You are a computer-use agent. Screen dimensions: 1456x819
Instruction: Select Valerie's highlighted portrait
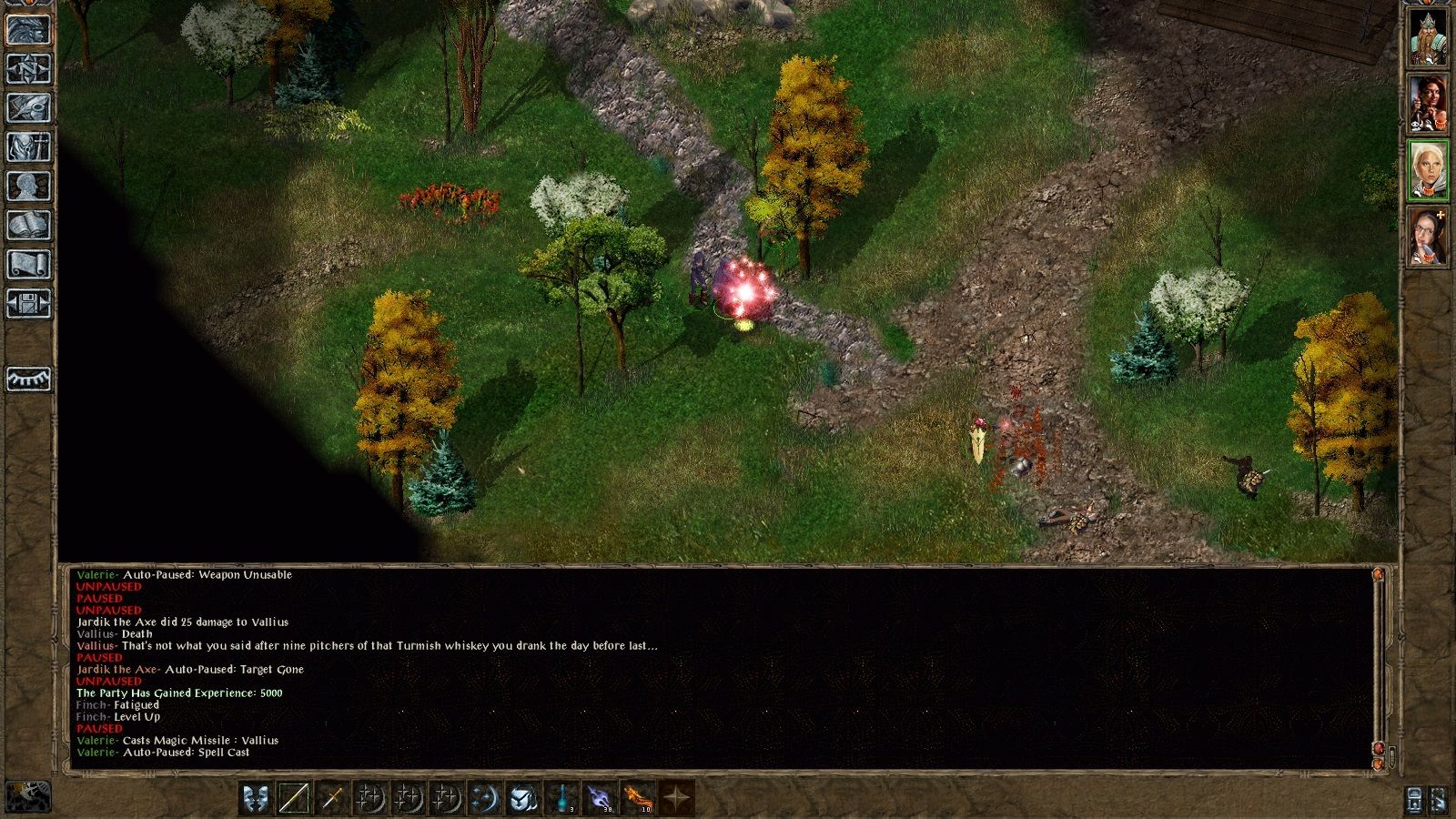(x=1430, y=176)
